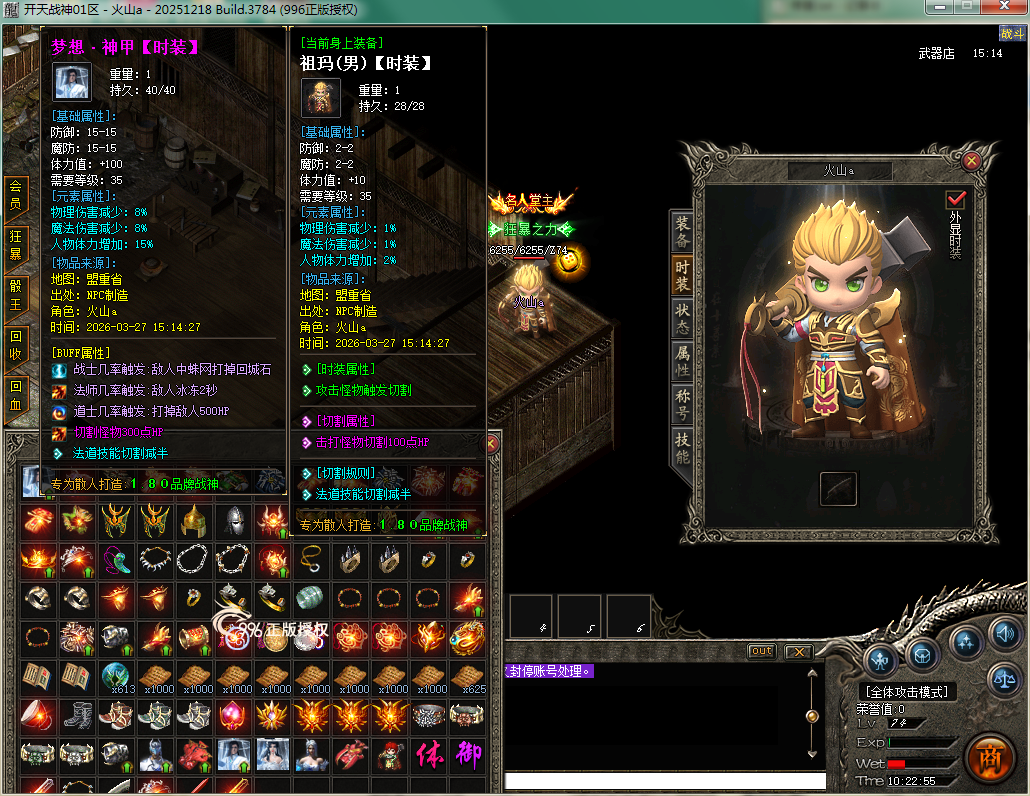1030x796 pixels.
Task: Select the pink 体 character item
Action: coord(430,754)
